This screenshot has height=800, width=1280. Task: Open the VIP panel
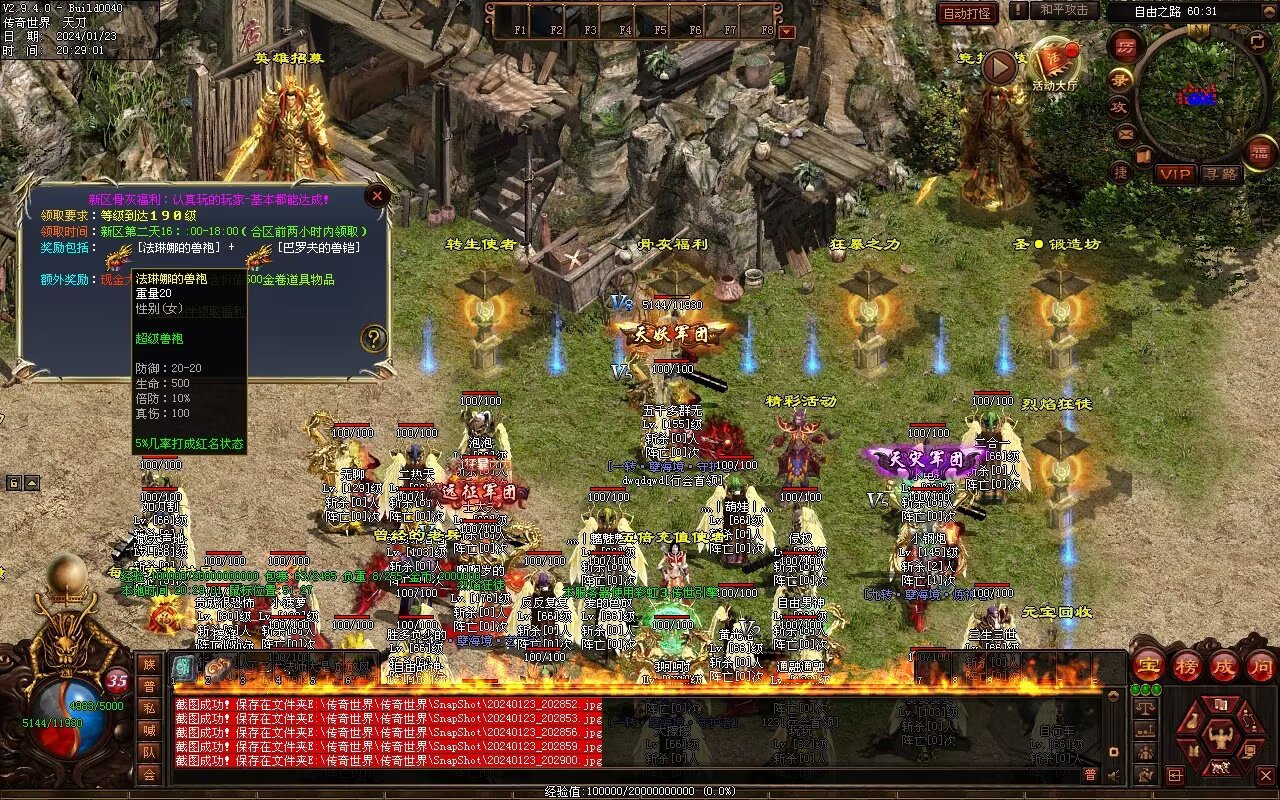pos(1176,174)
